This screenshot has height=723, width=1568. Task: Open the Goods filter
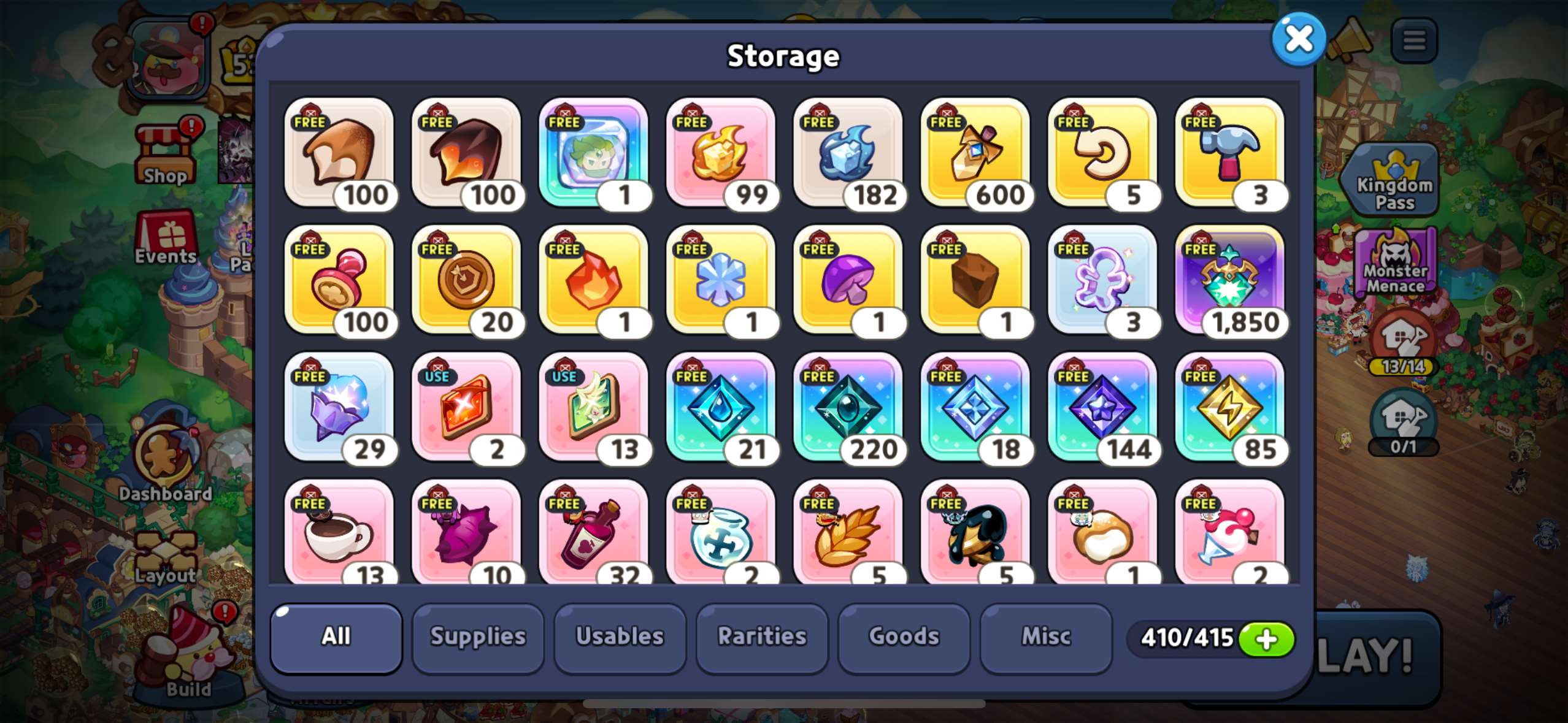click(904, 637)
